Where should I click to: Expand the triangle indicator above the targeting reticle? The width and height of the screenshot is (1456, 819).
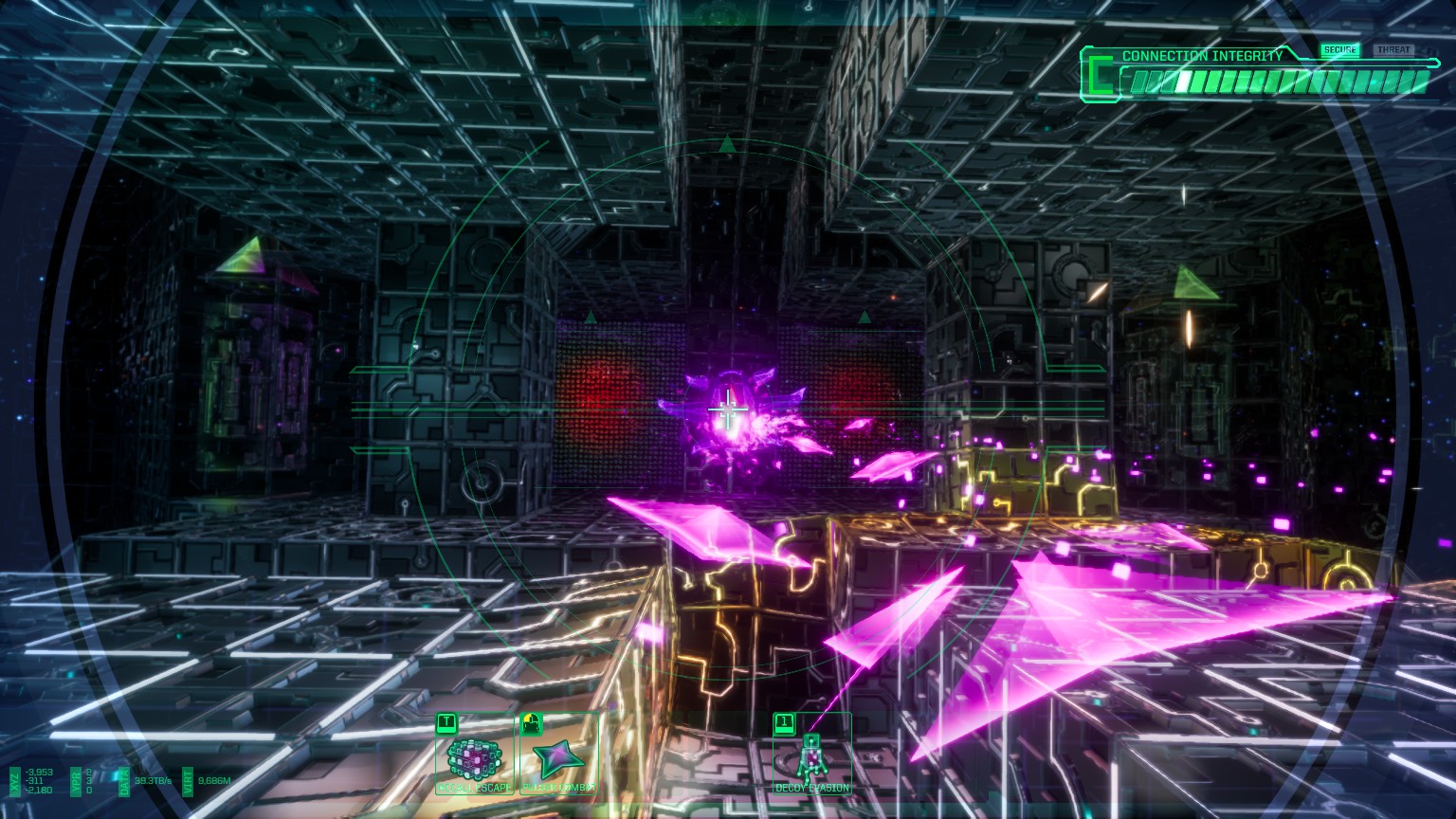(x=728, y=144)
